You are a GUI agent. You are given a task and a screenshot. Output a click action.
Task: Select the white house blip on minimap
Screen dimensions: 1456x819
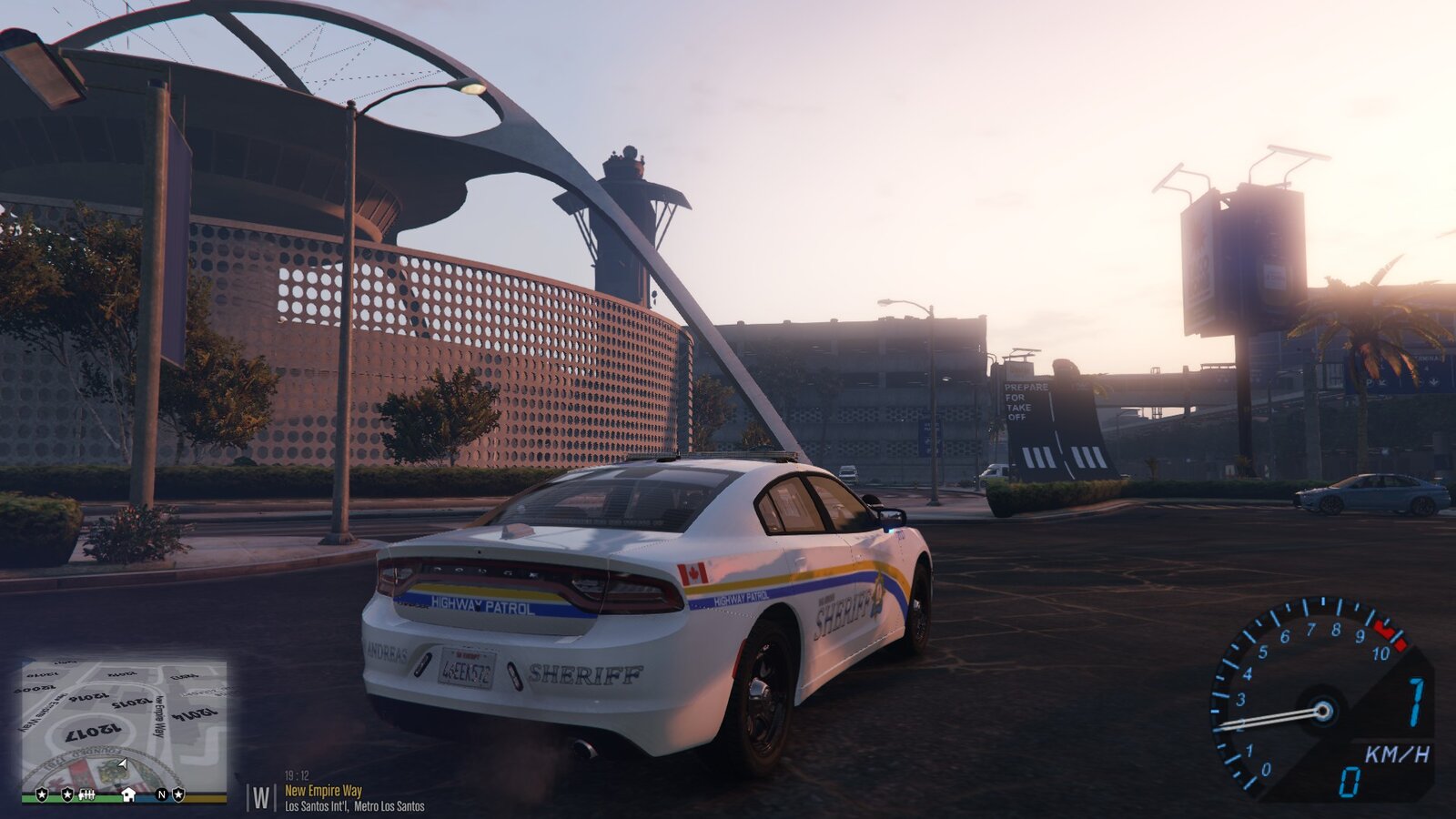[x=128, y=794]
